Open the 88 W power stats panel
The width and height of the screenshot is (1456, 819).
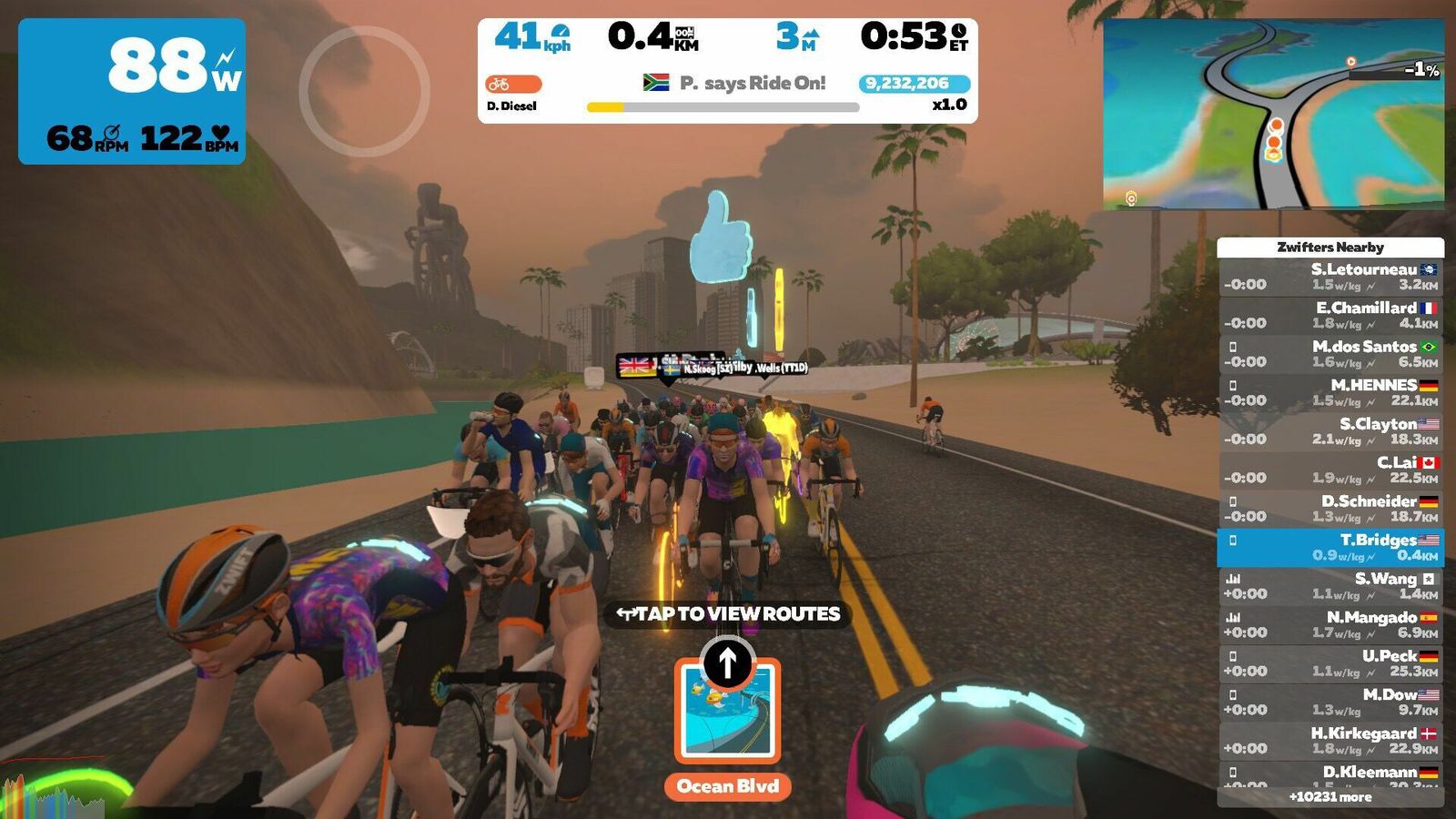click(x=132, y=91)
